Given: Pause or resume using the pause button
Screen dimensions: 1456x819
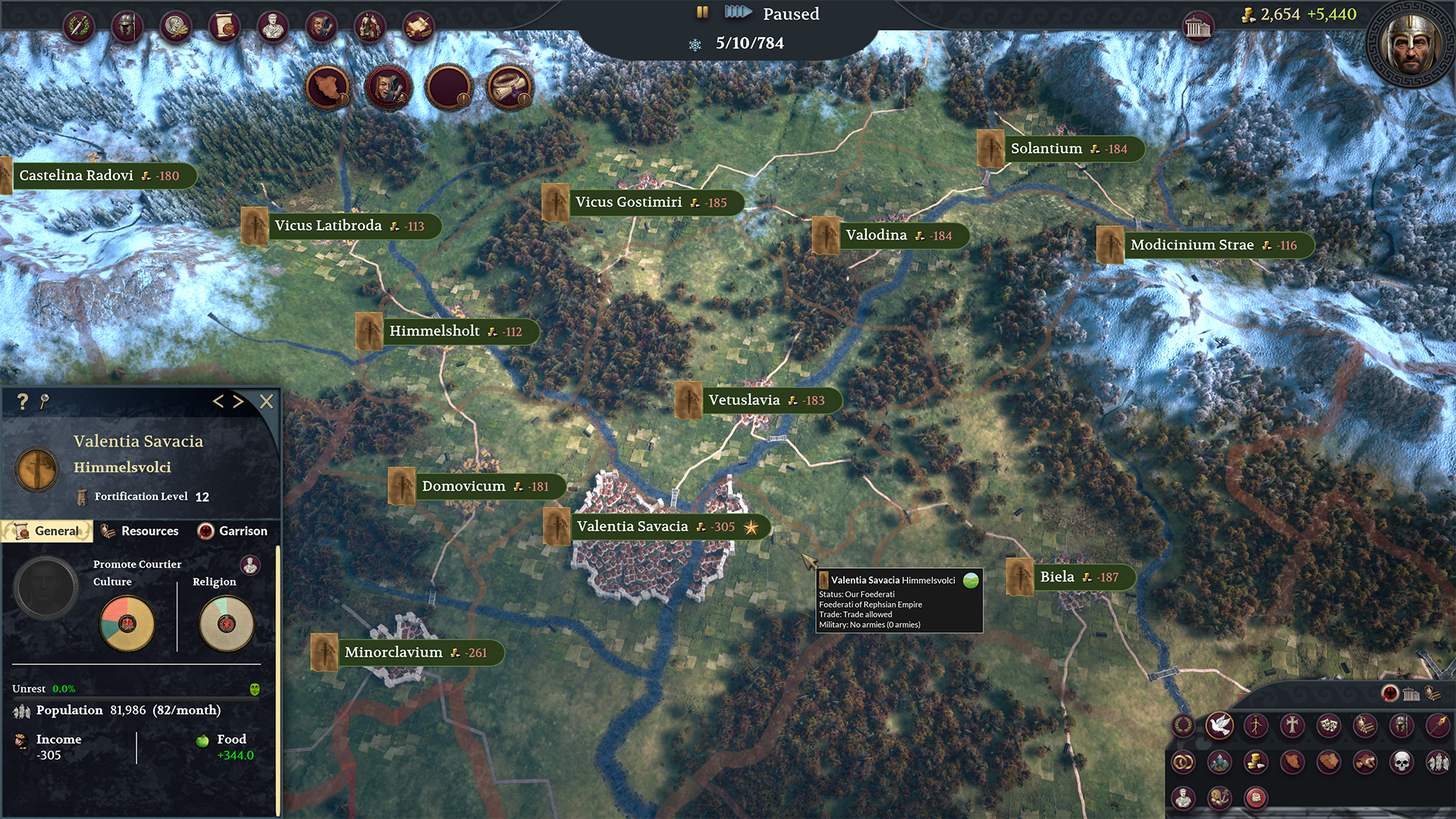Looking at the screenshot, I should [x=701, y=13].
